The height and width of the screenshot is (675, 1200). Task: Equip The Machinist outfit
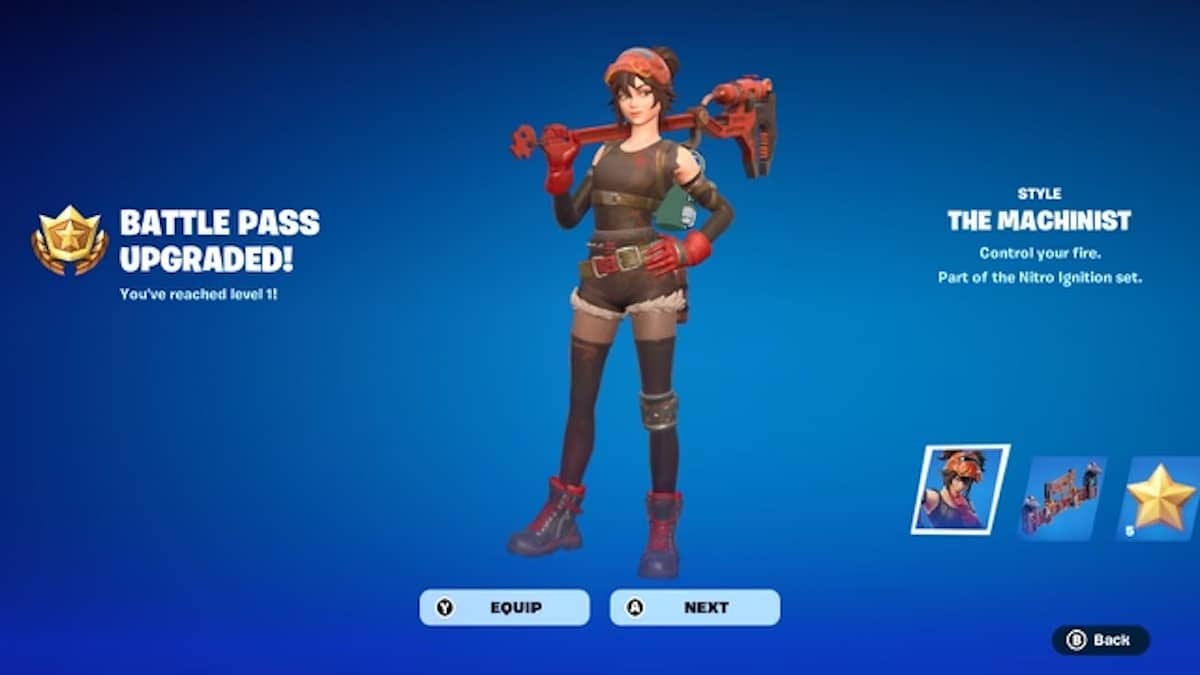coord(504,607)
